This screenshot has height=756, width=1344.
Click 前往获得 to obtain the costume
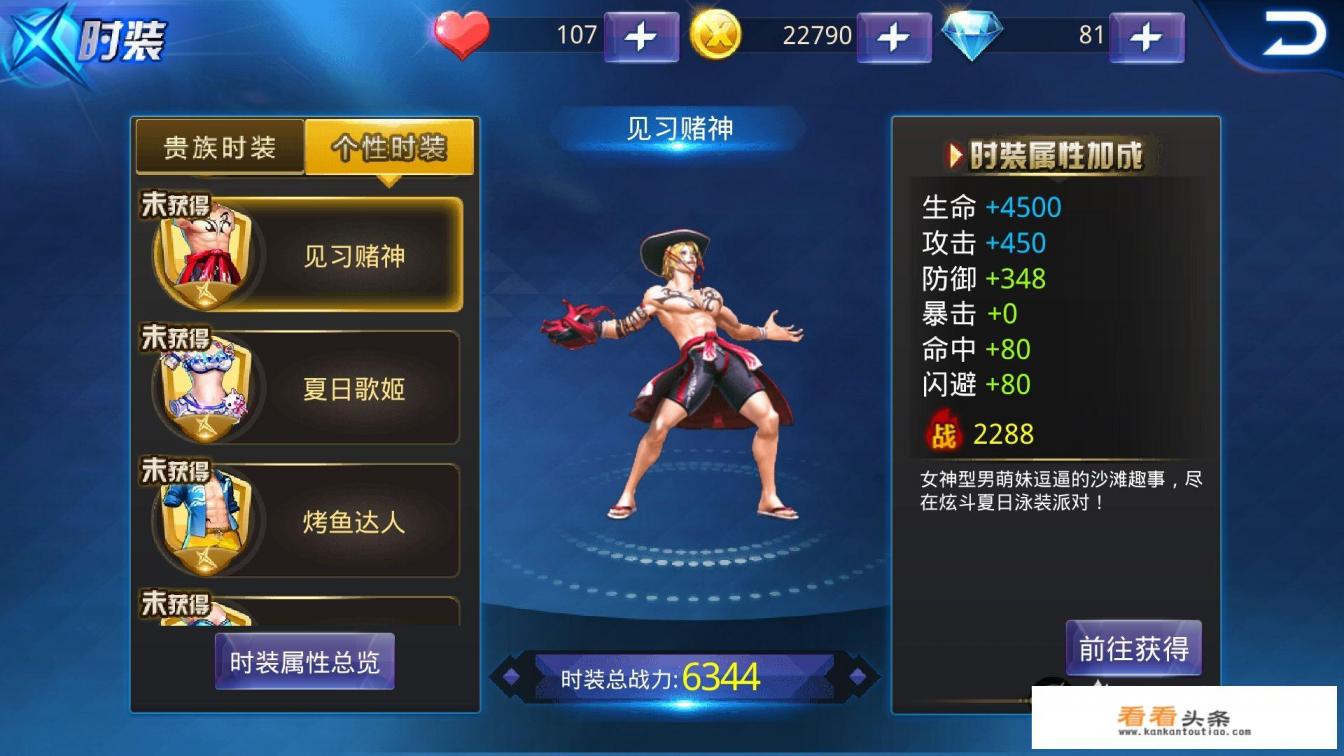point(1133,650)
